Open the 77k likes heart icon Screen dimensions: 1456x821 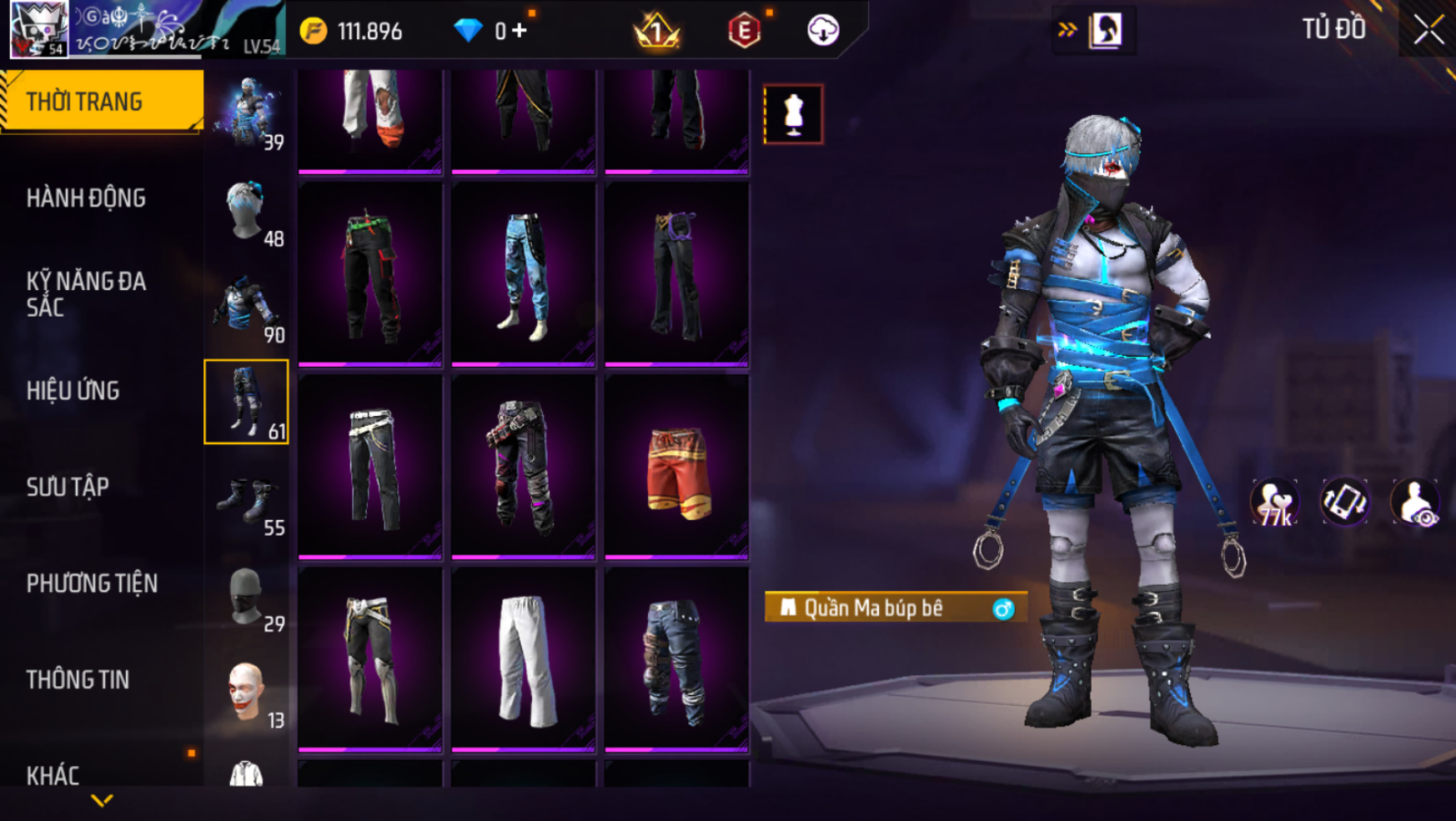tap(1274, 503)
